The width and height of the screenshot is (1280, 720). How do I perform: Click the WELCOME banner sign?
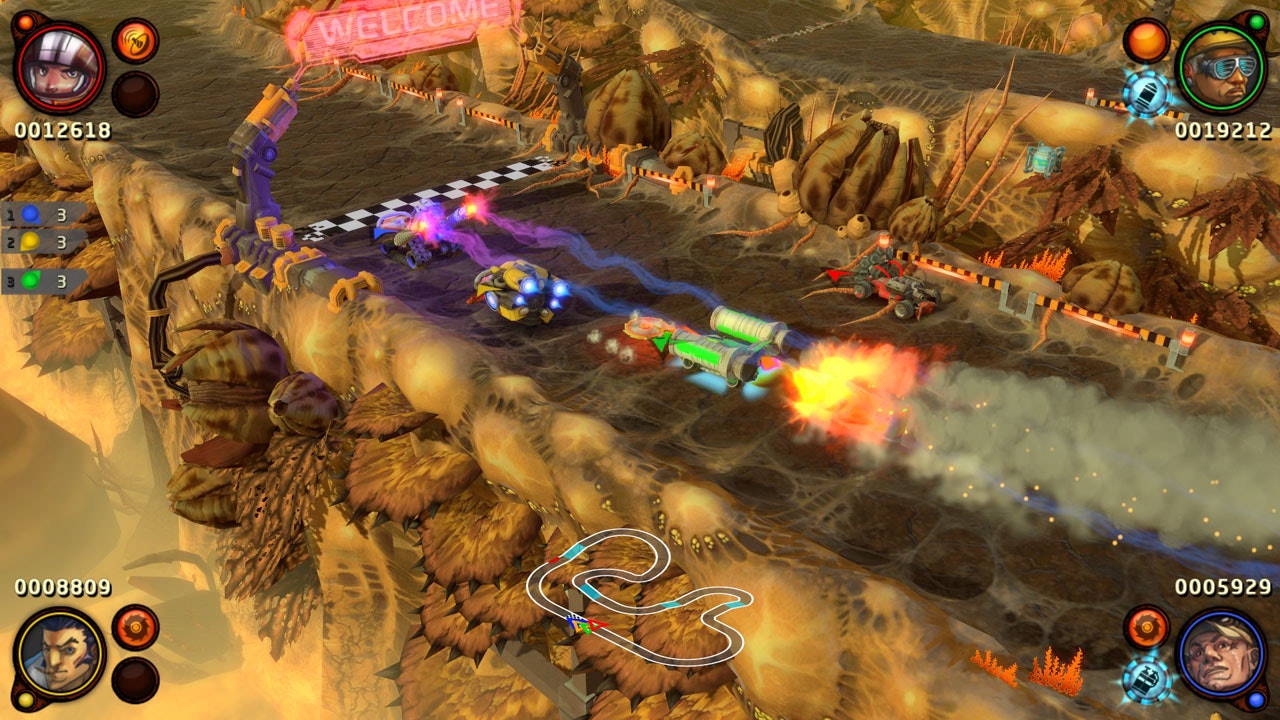tap(400, 25)
